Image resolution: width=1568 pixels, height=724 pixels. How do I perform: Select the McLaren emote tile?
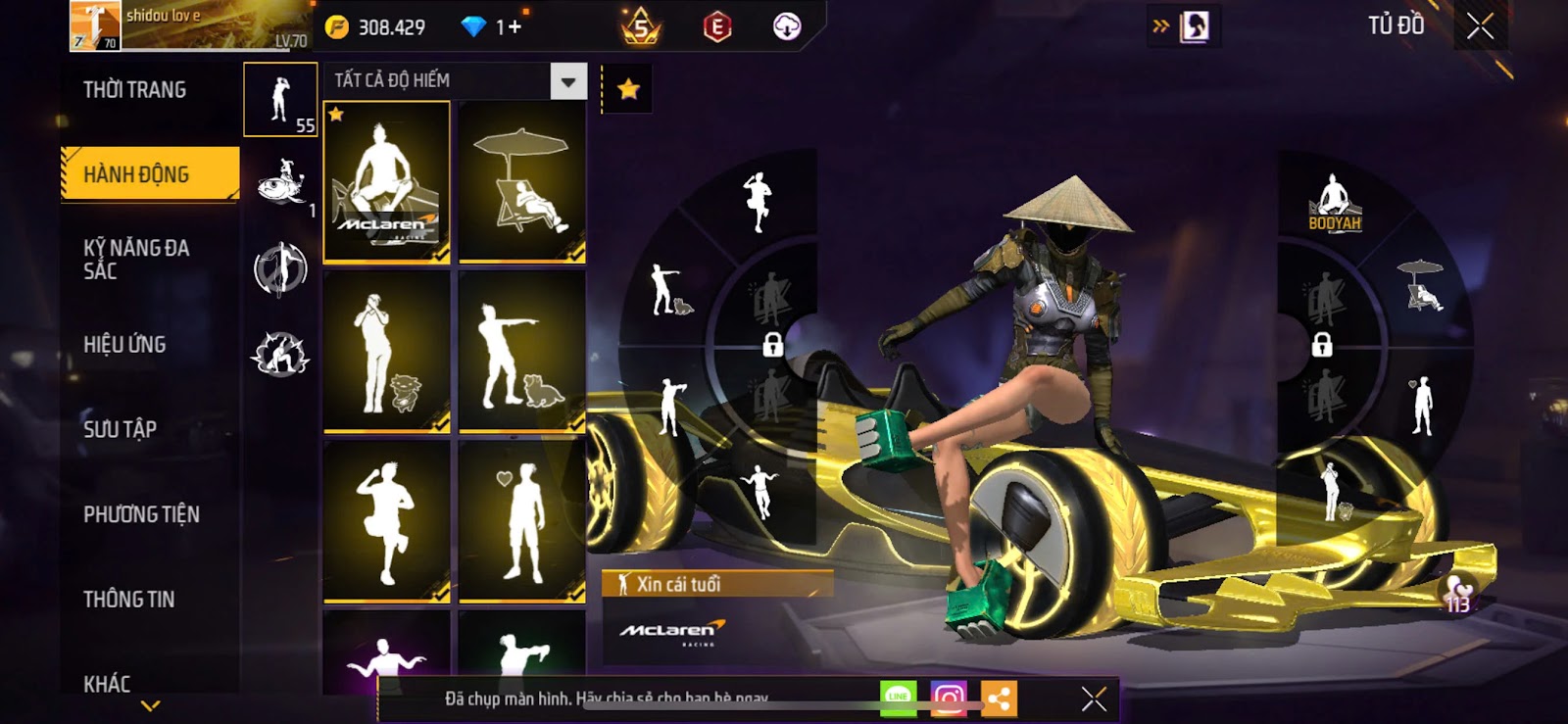387,182
